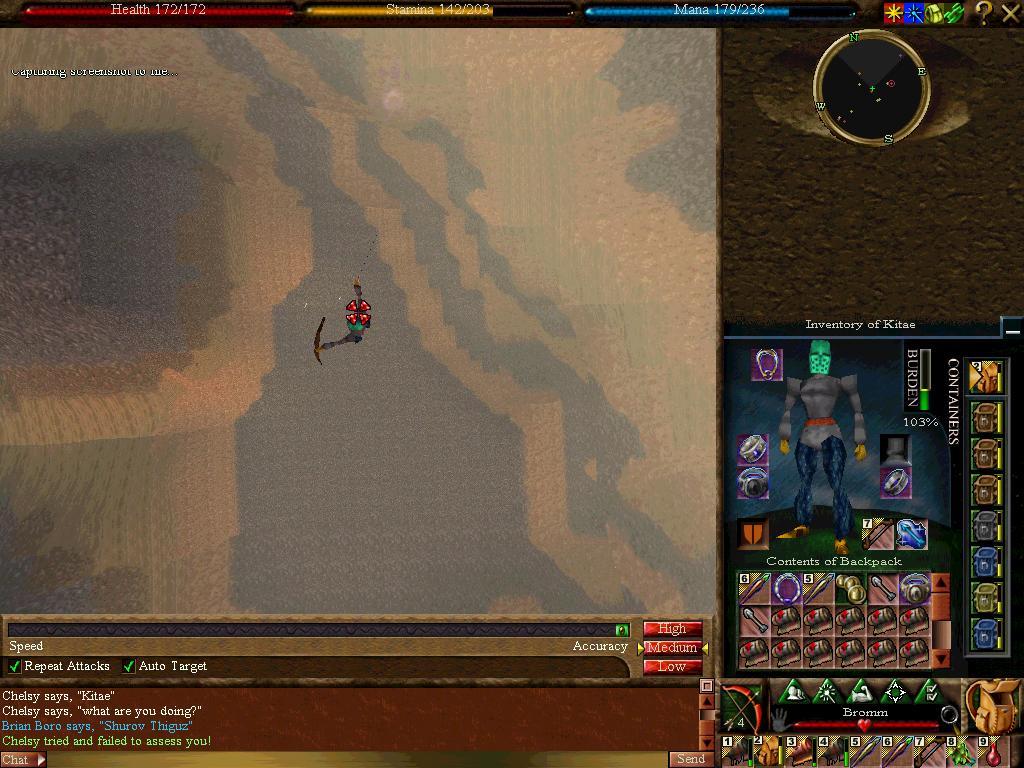Set attack height to High
Viewport: 1024px width, 768px height.
tap(672, 629)
